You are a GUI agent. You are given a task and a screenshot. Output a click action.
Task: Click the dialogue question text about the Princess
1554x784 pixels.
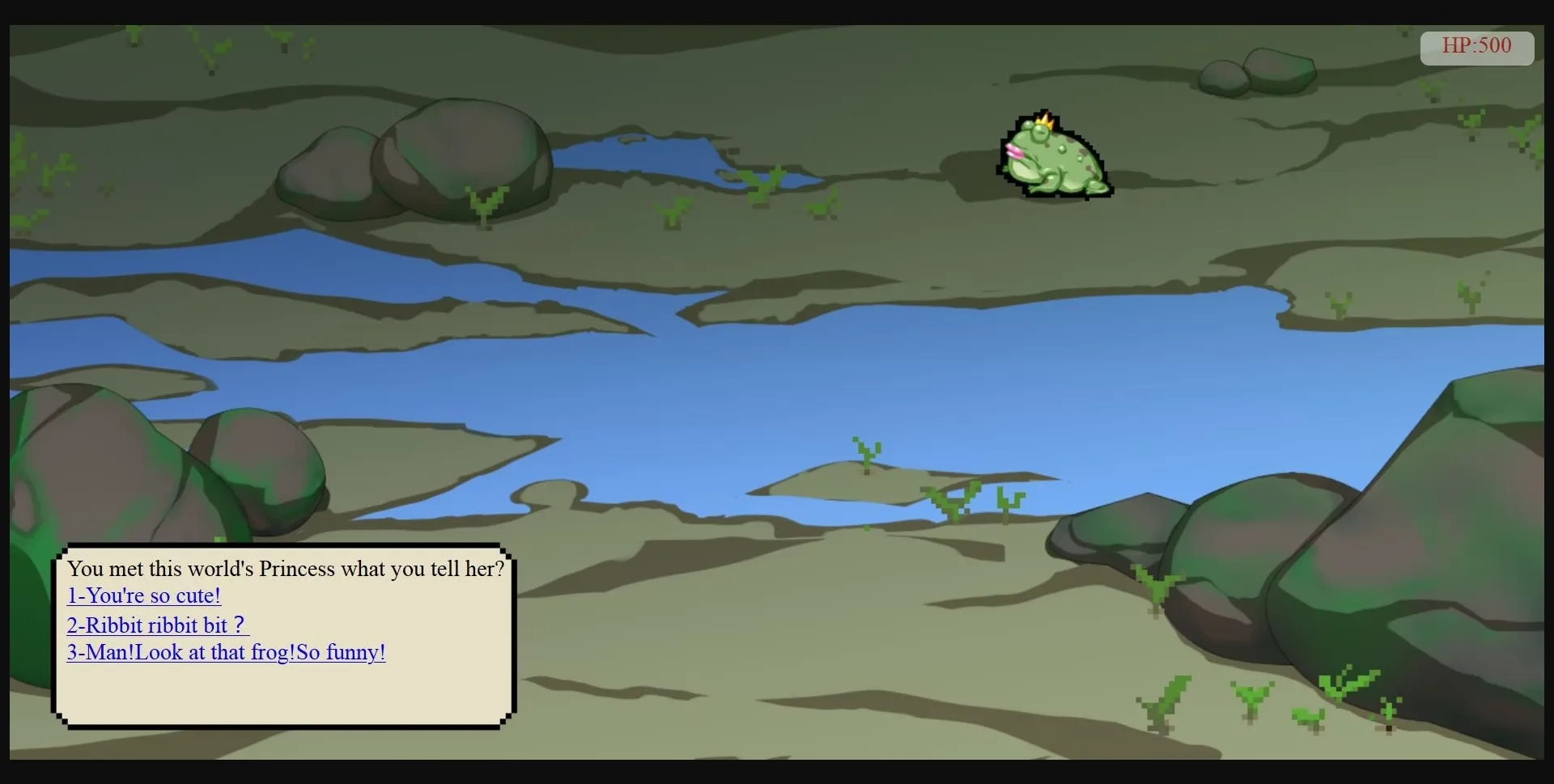287,569
